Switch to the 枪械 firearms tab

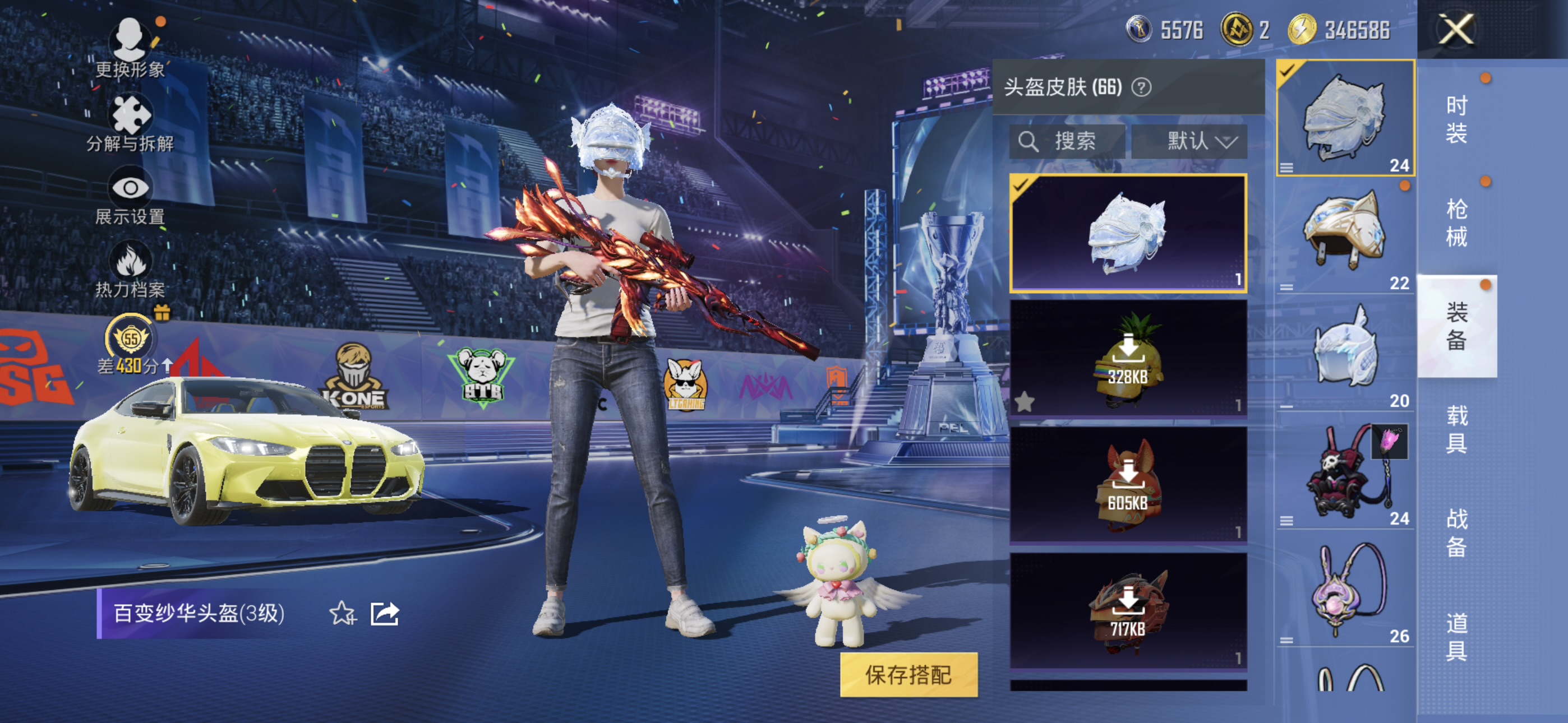[x=1456, y=223]
